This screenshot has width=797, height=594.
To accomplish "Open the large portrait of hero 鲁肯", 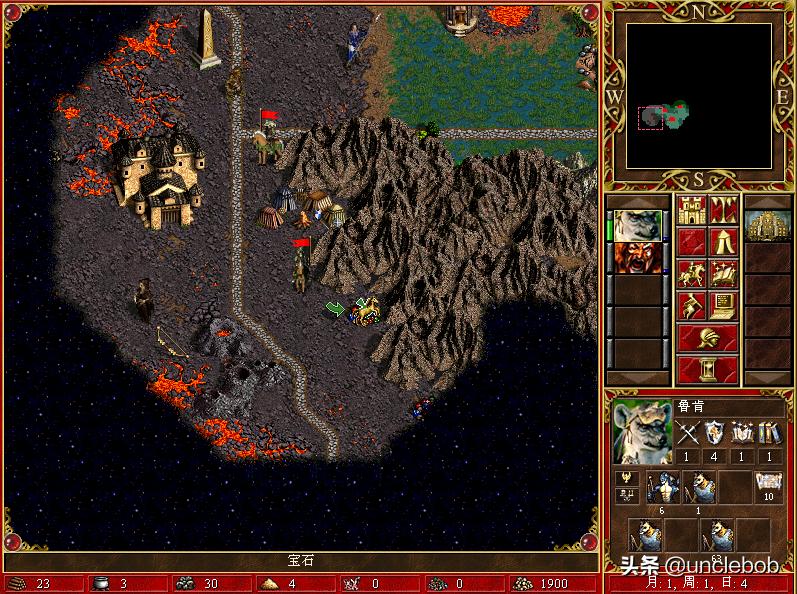I will 640,433.
